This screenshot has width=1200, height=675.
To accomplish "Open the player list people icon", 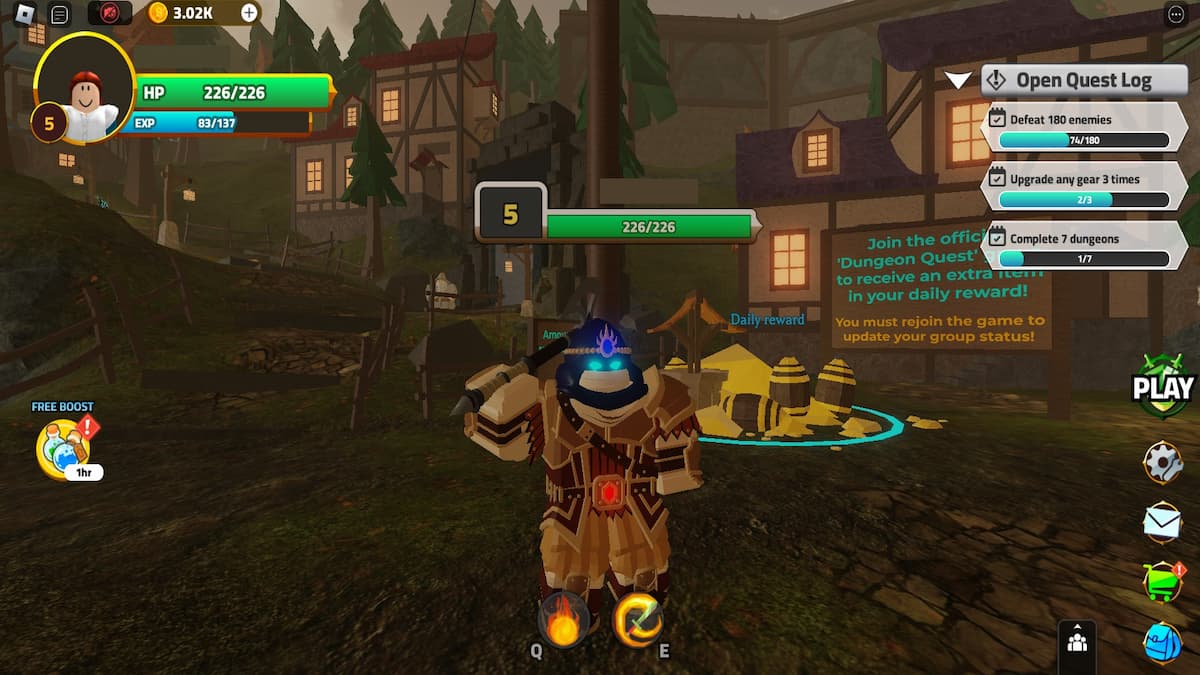I will coord(1077,642).
